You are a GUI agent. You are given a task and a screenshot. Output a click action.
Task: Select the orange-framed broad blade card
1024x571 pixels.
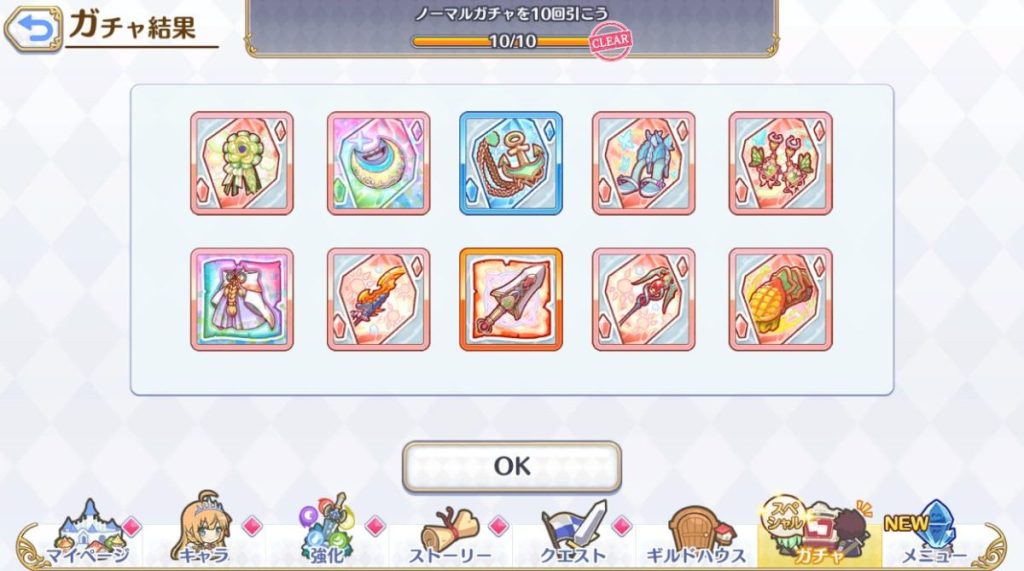point(511,299)
